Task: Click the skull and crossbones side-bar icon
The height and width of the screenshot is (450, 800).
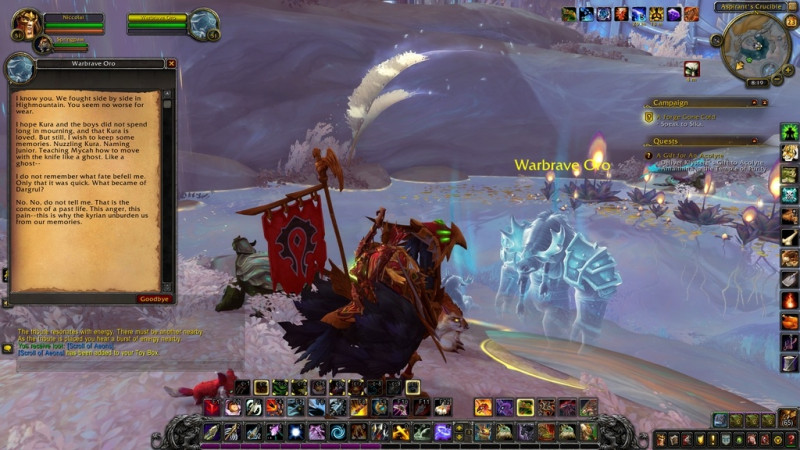Action: (x=789, y=193)
